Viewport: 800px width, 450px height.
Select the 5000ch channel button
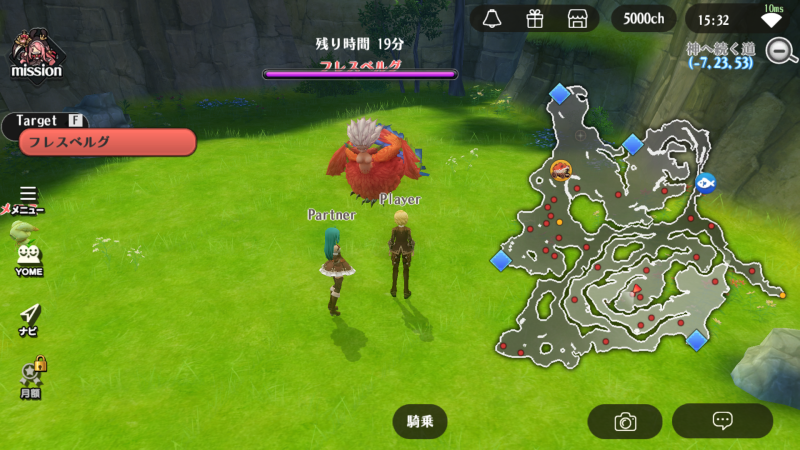pyautogui.click(x=643, y=19)
